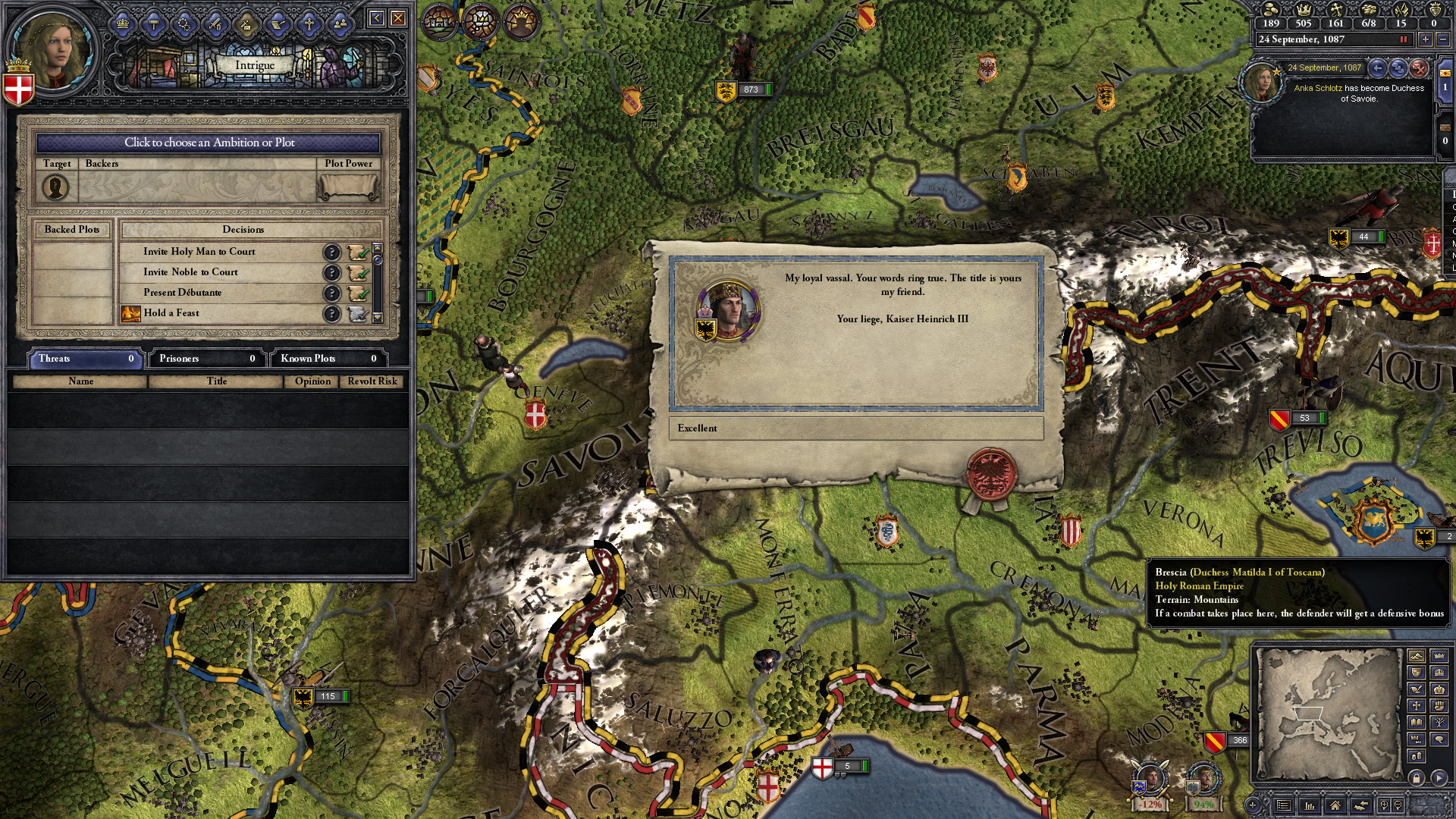
Task: Click the minimap of Europe
Action: 1327,713
